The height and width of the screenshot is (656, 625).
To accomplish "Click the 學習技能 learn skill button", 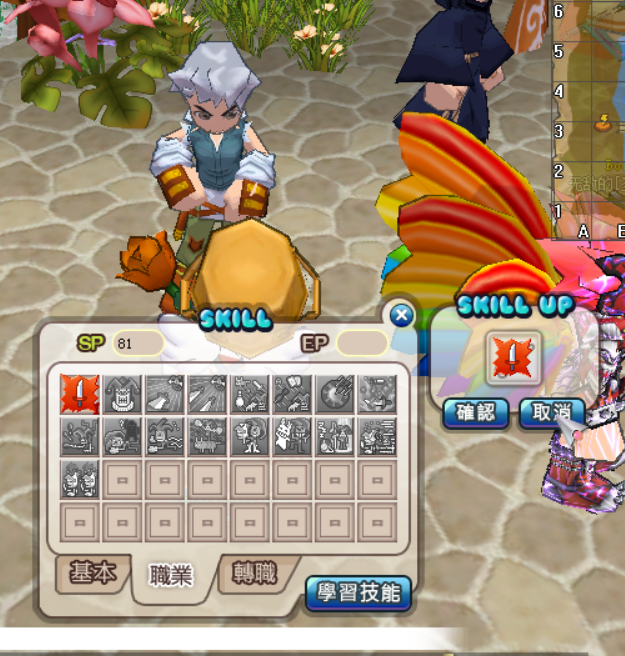I will [x=358, y=592].
